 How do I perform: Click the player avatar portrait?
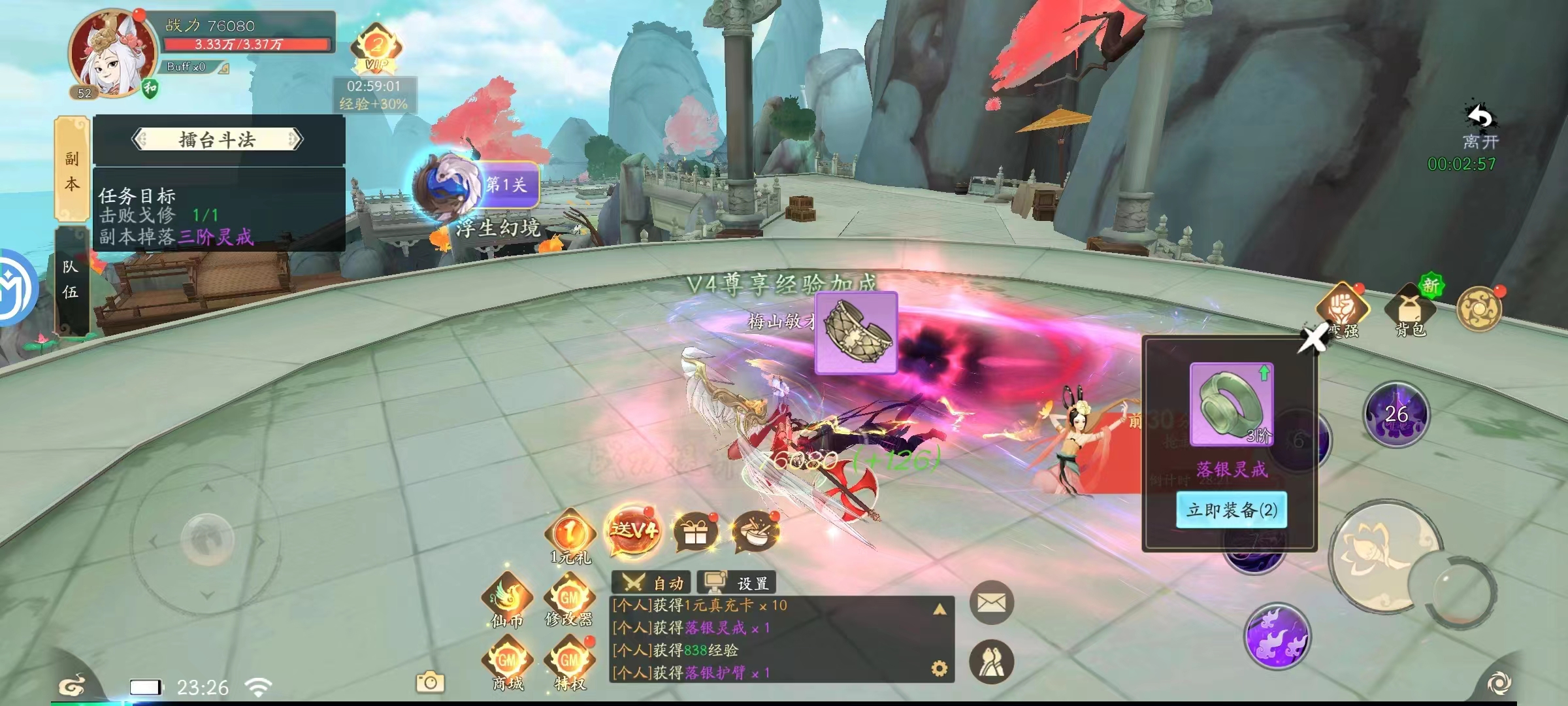112,54
